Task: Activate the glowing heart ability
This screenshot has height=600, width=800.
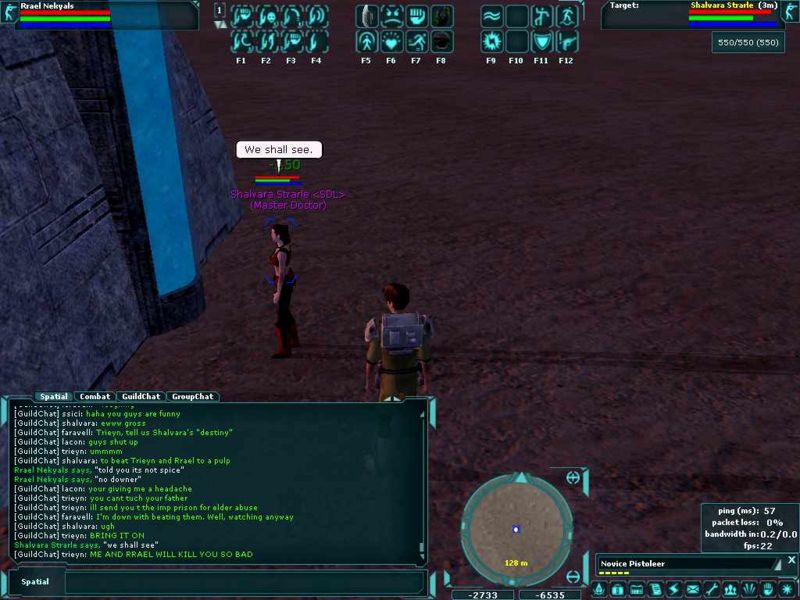Action: 392,41
